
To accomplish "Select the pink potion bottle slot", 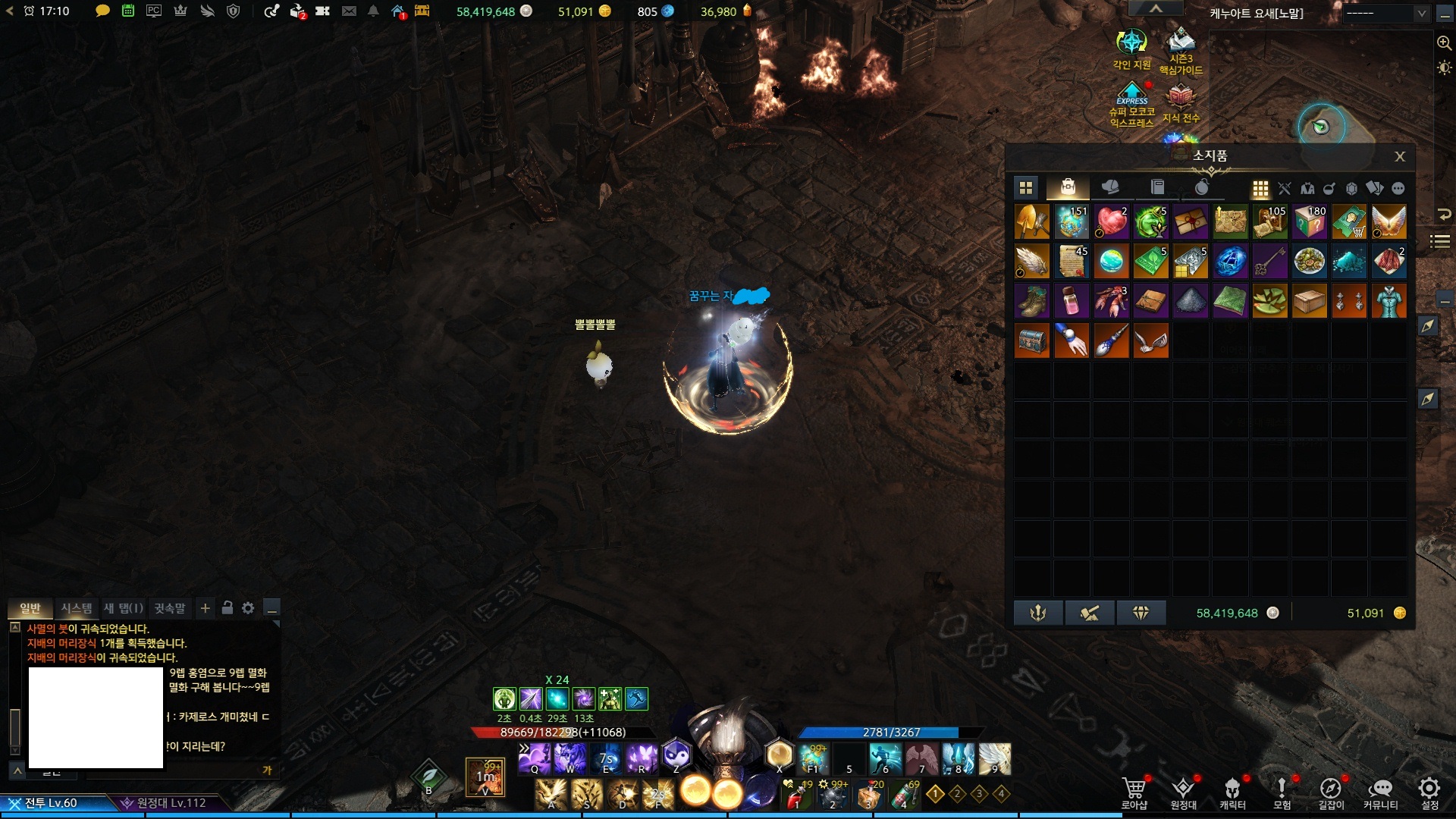I will (1072, 301).
